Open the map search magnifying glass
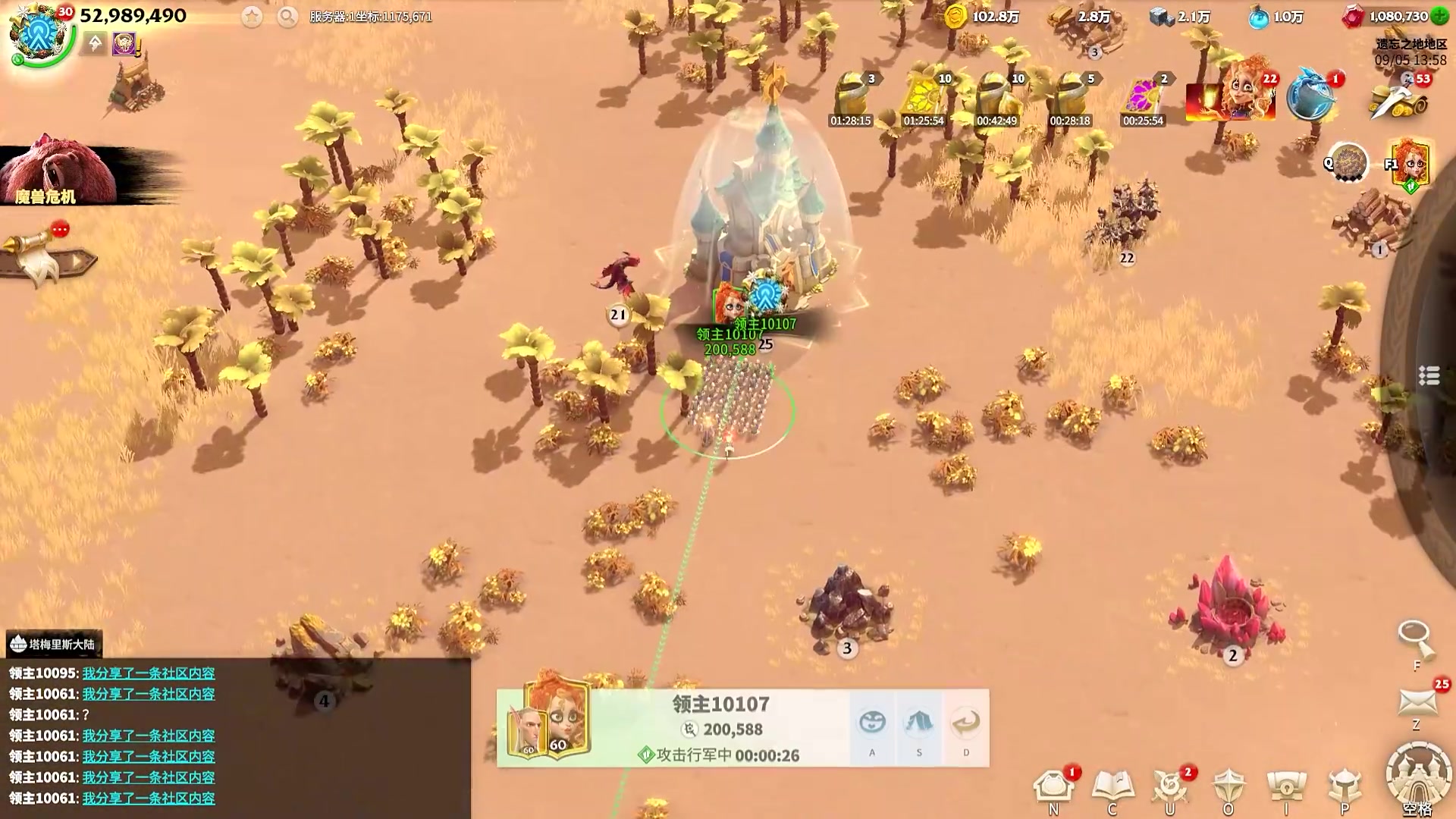The height and width of the screenshot is (819, 1456). 1414,639
